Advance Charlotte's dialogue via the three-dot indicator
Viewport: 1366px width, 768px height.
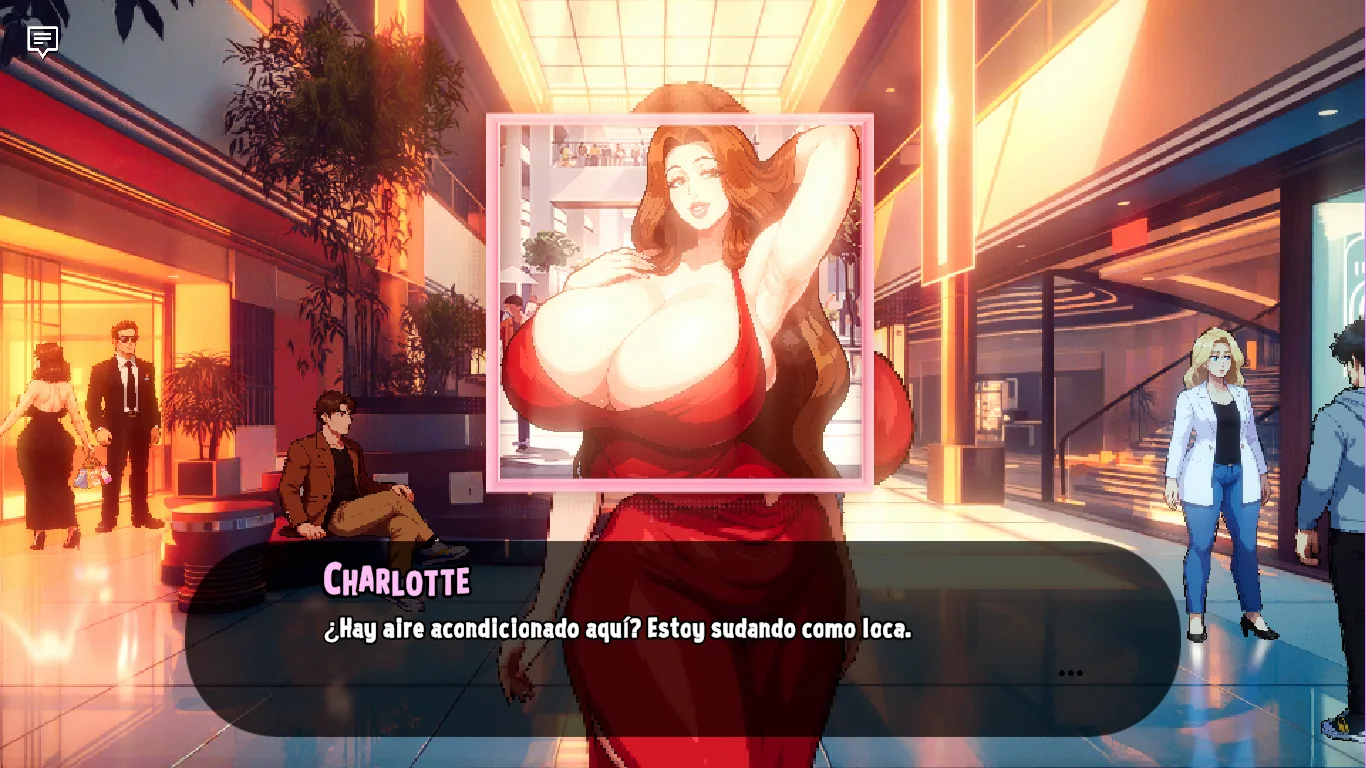[1070, 673]
